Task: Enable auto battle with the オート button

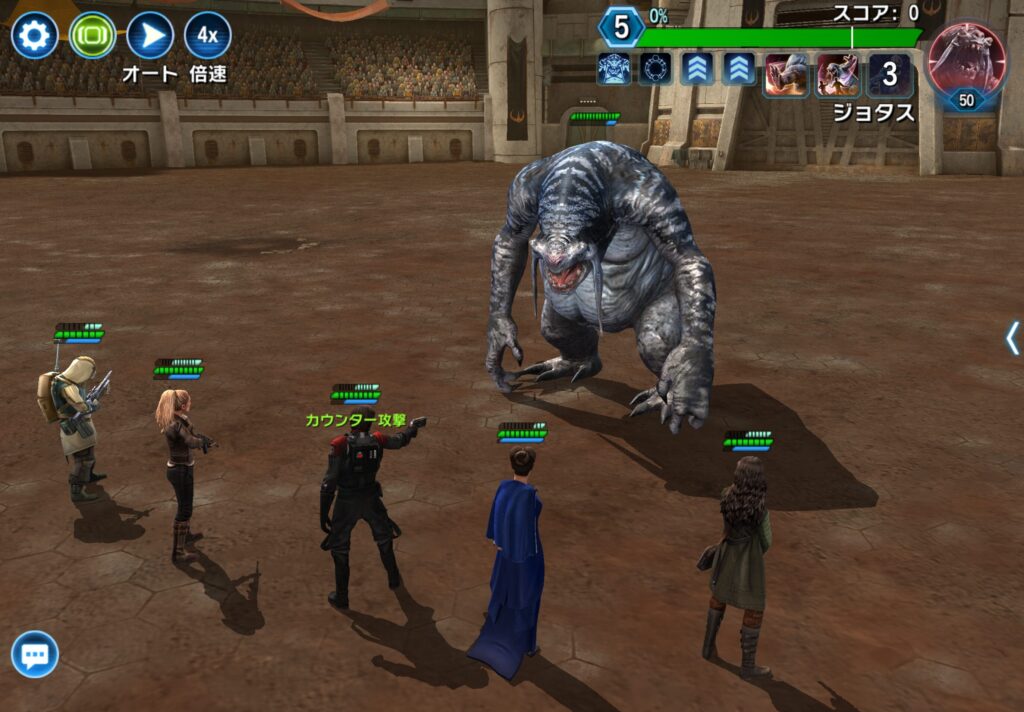Action: point(150,36)
